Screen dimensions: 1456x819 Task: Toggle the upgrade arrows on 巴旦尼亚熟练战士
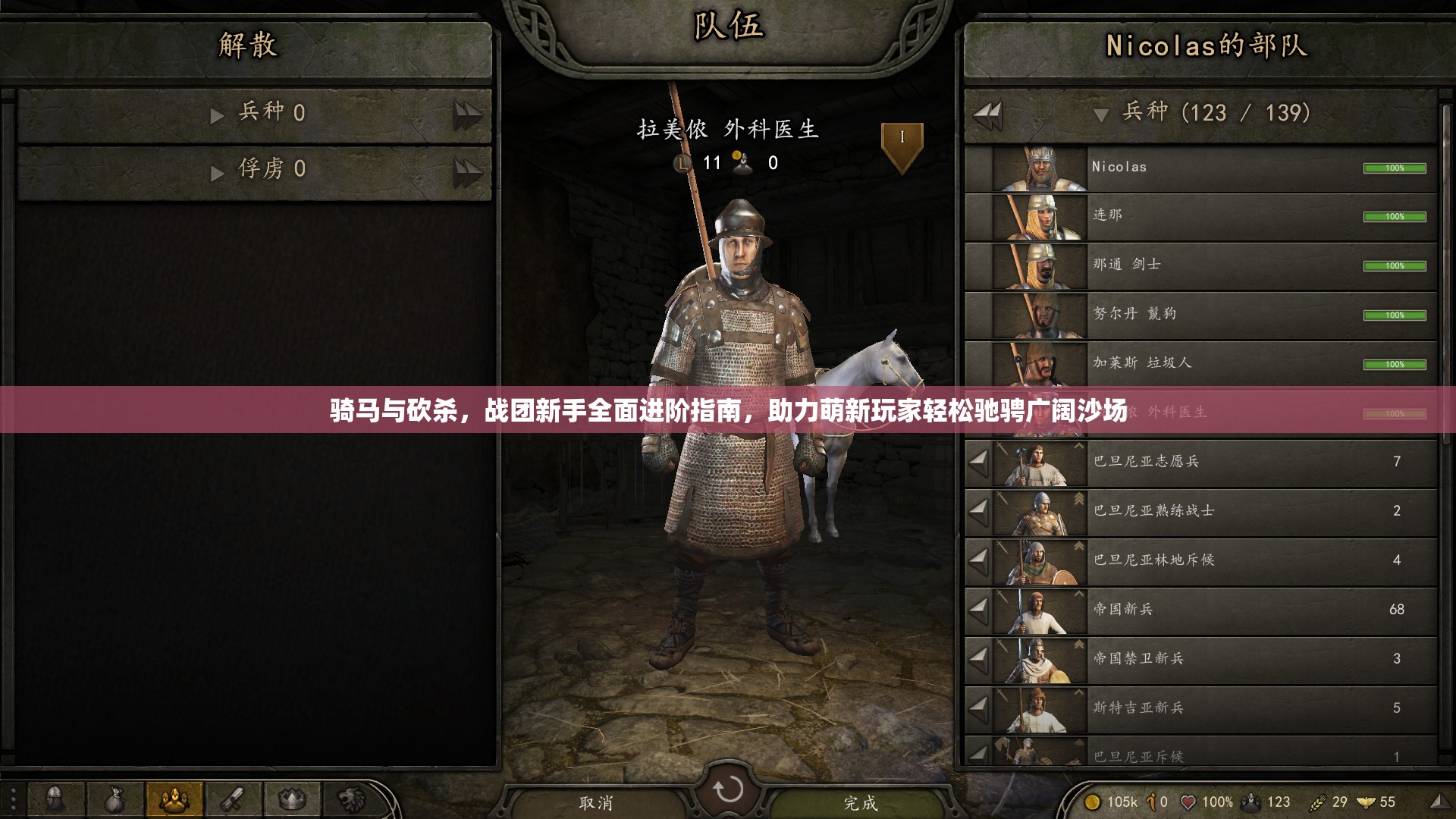(x=1078, y=500)
